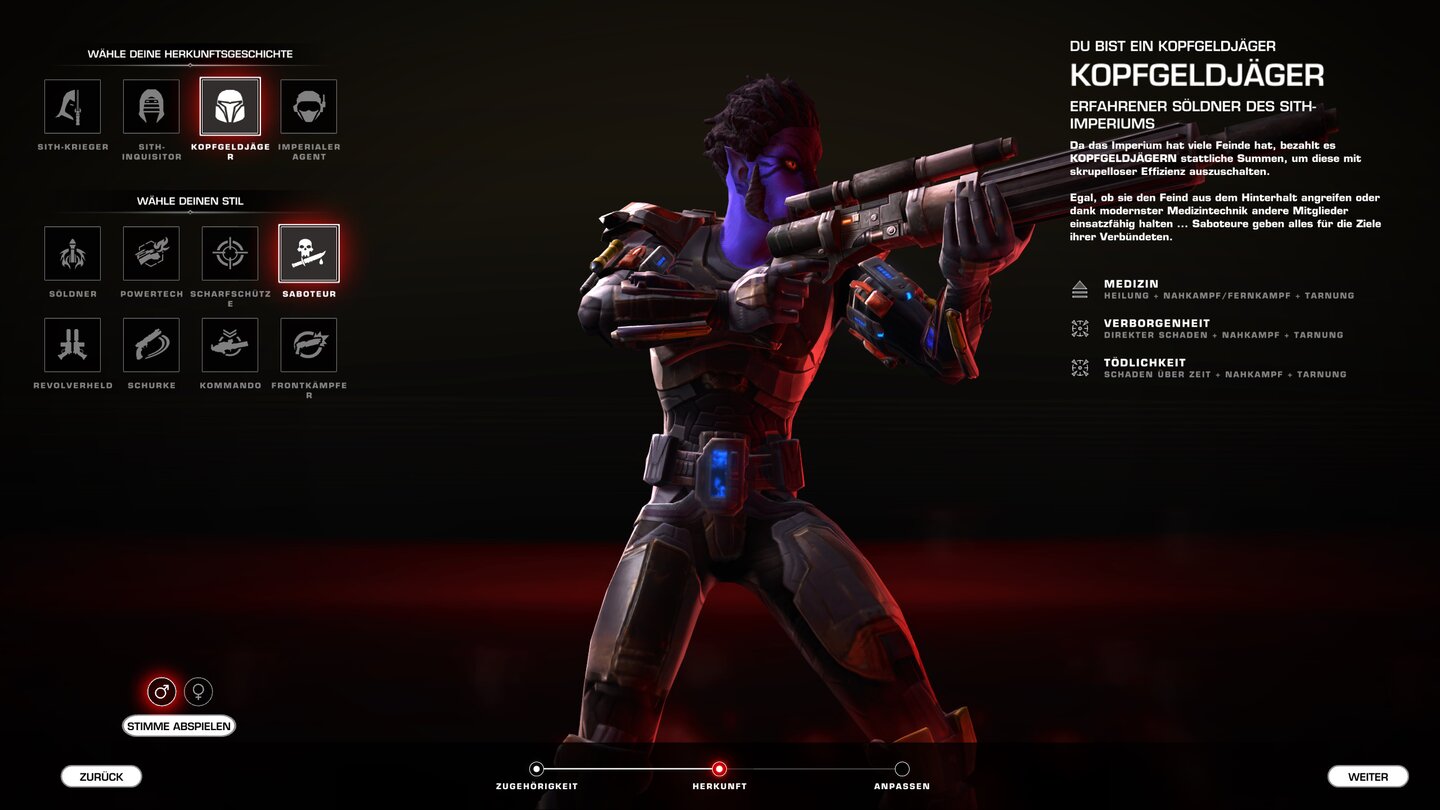Select the male gender symbol
The width and height of the screenshot is (1440, 810).
(160, 691)
